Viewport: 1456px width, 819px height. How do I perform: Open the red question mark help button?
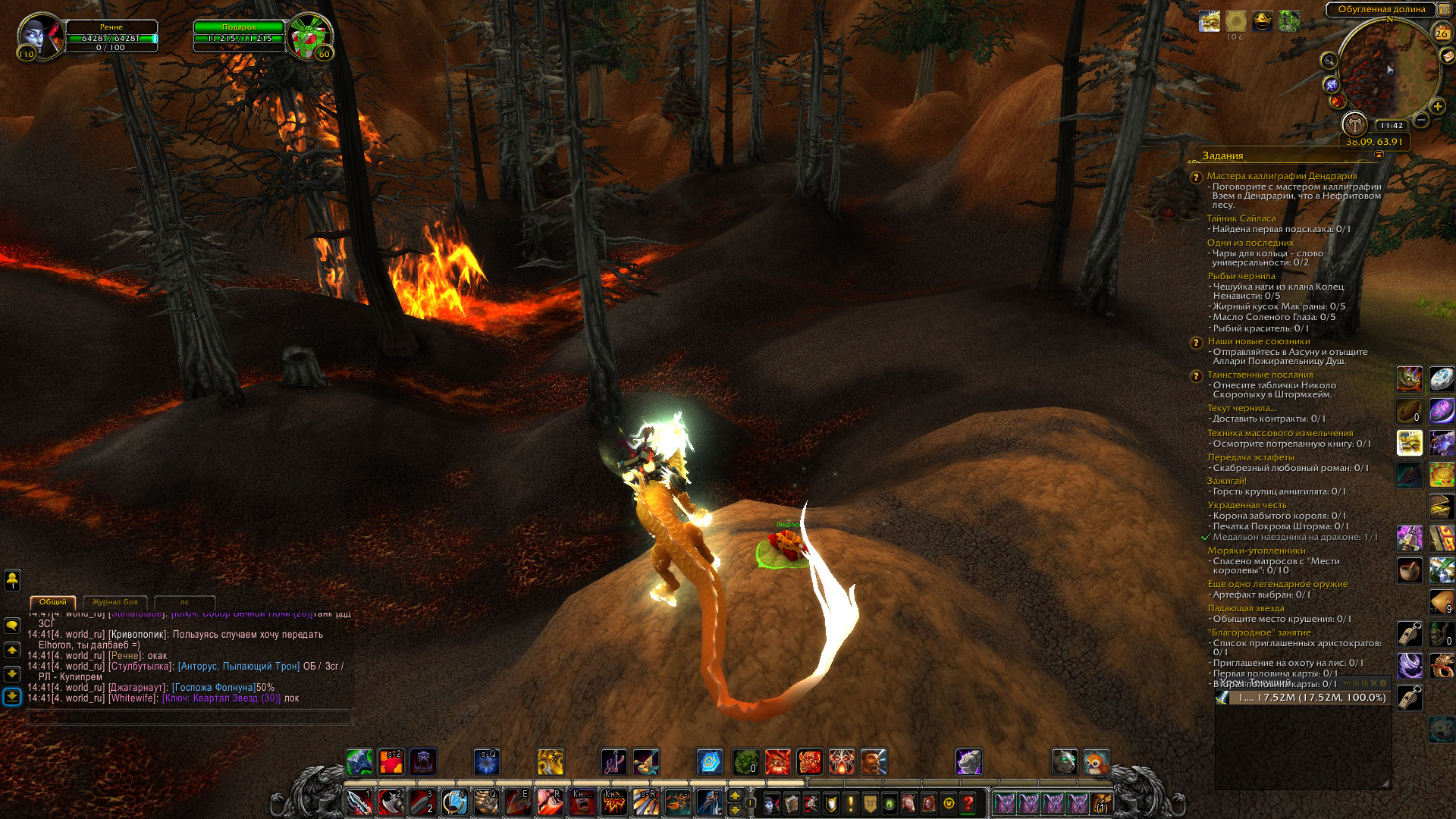pos(968,803)
